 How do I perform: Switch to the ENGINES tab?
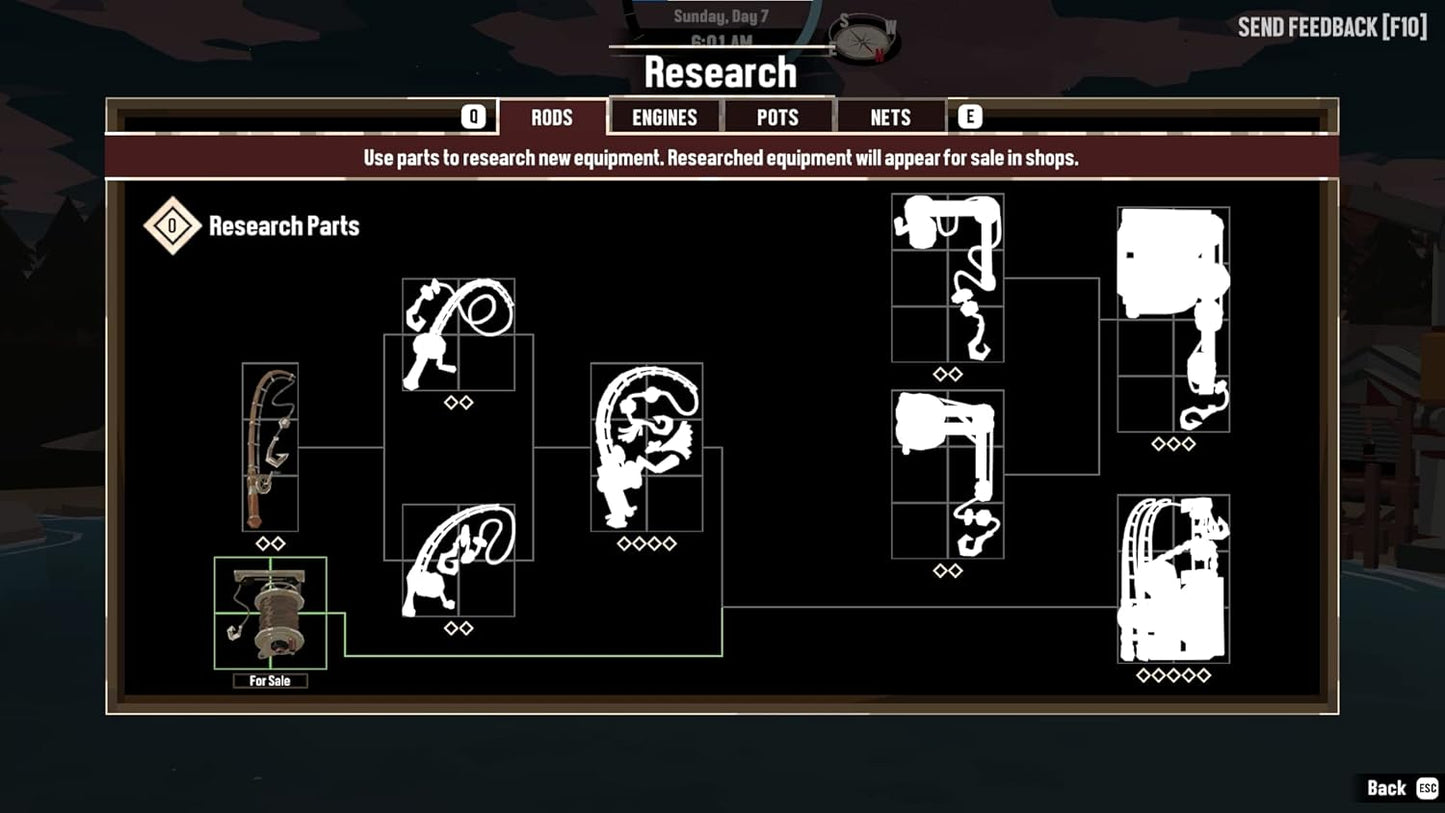(663, 117)
